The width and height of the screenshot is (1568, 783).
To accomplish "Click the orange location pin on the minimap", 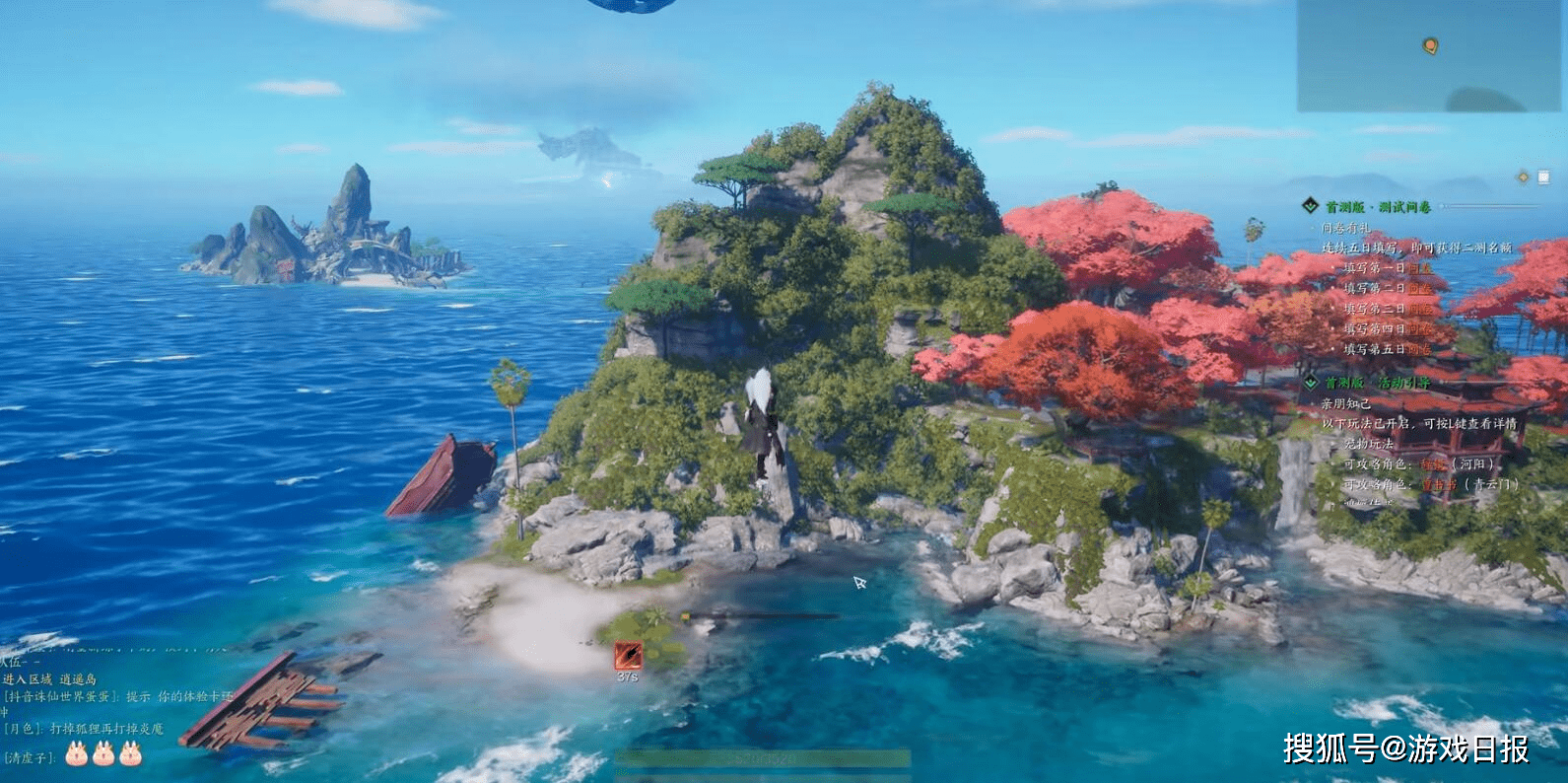I will (1430, 45).
